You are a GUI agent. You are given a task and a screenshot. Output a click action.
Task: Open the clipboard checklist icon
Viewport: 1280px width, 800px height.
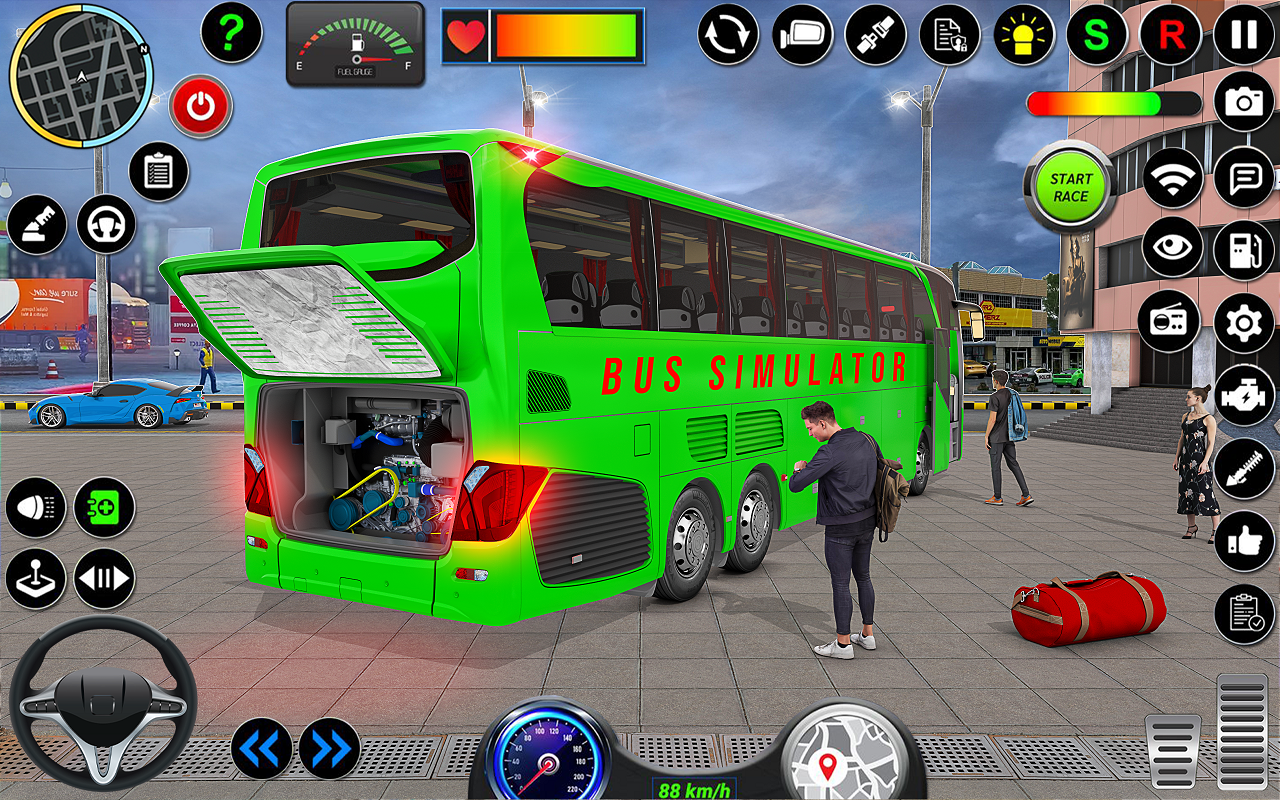coord(158,171)
